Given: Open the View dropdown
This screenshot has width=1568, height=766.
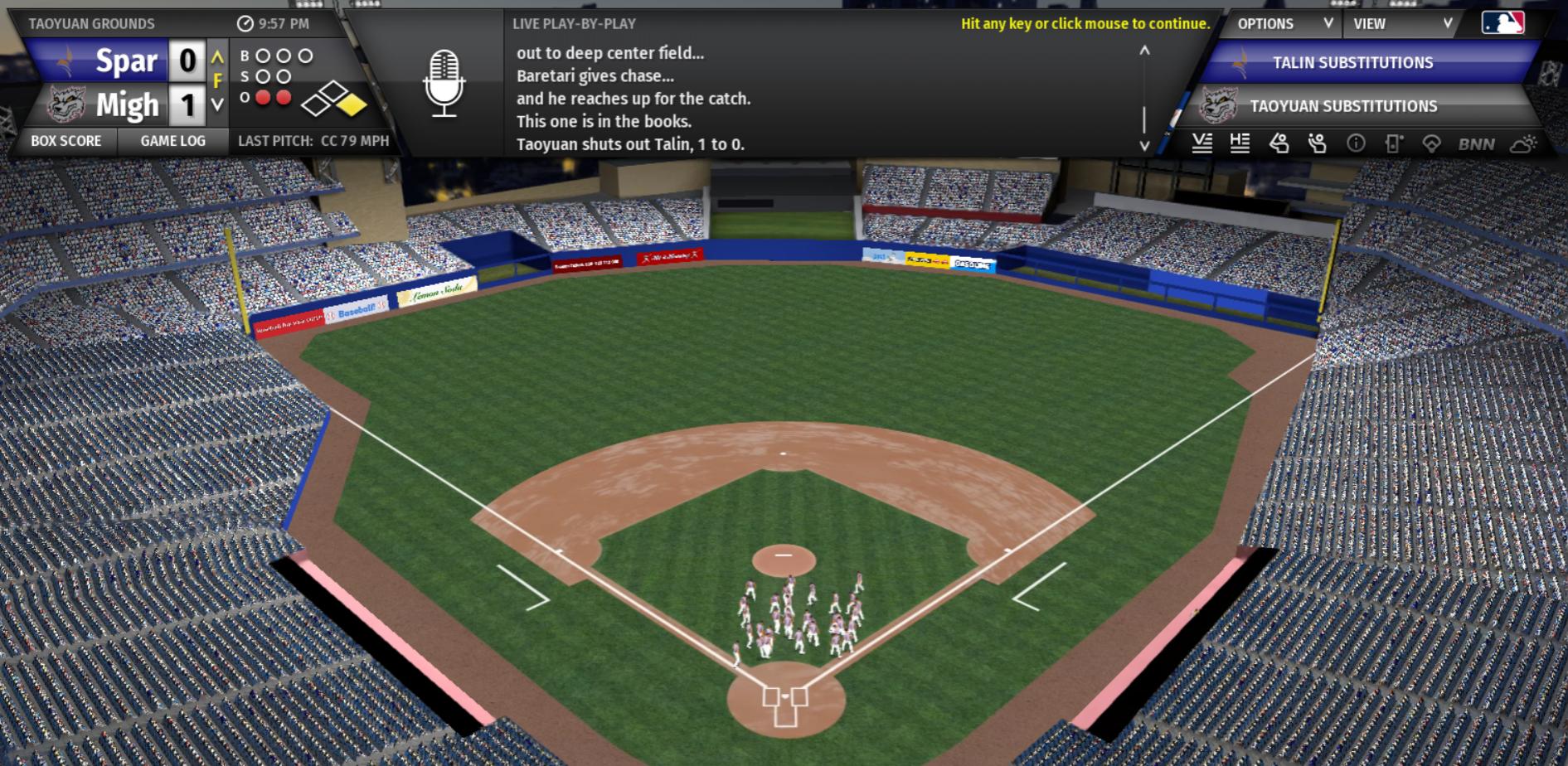Looking at the screenshot, I should tap(1401, 24).
